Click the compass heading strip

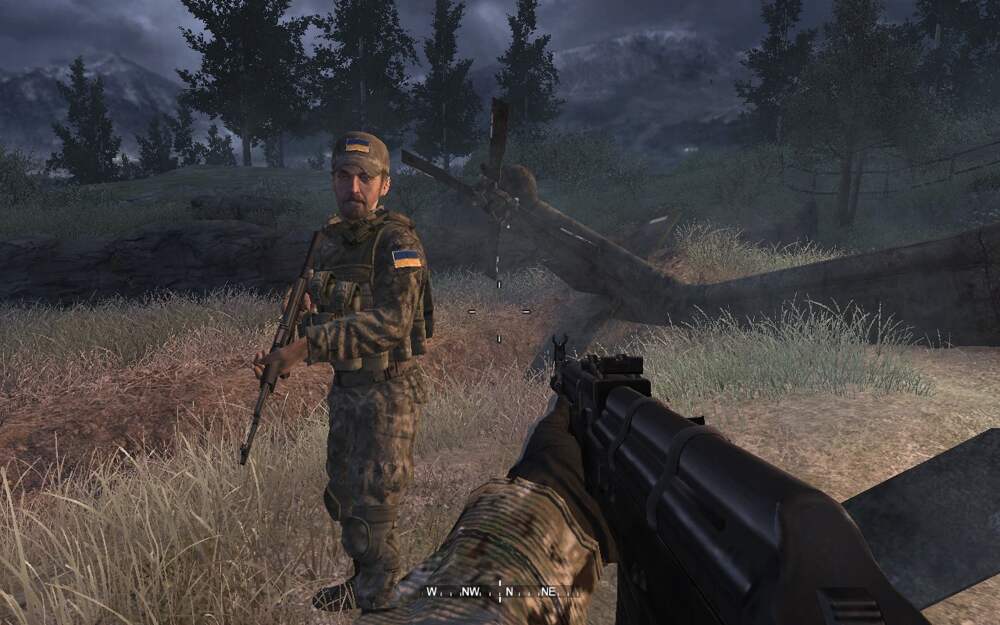point(500,591)
